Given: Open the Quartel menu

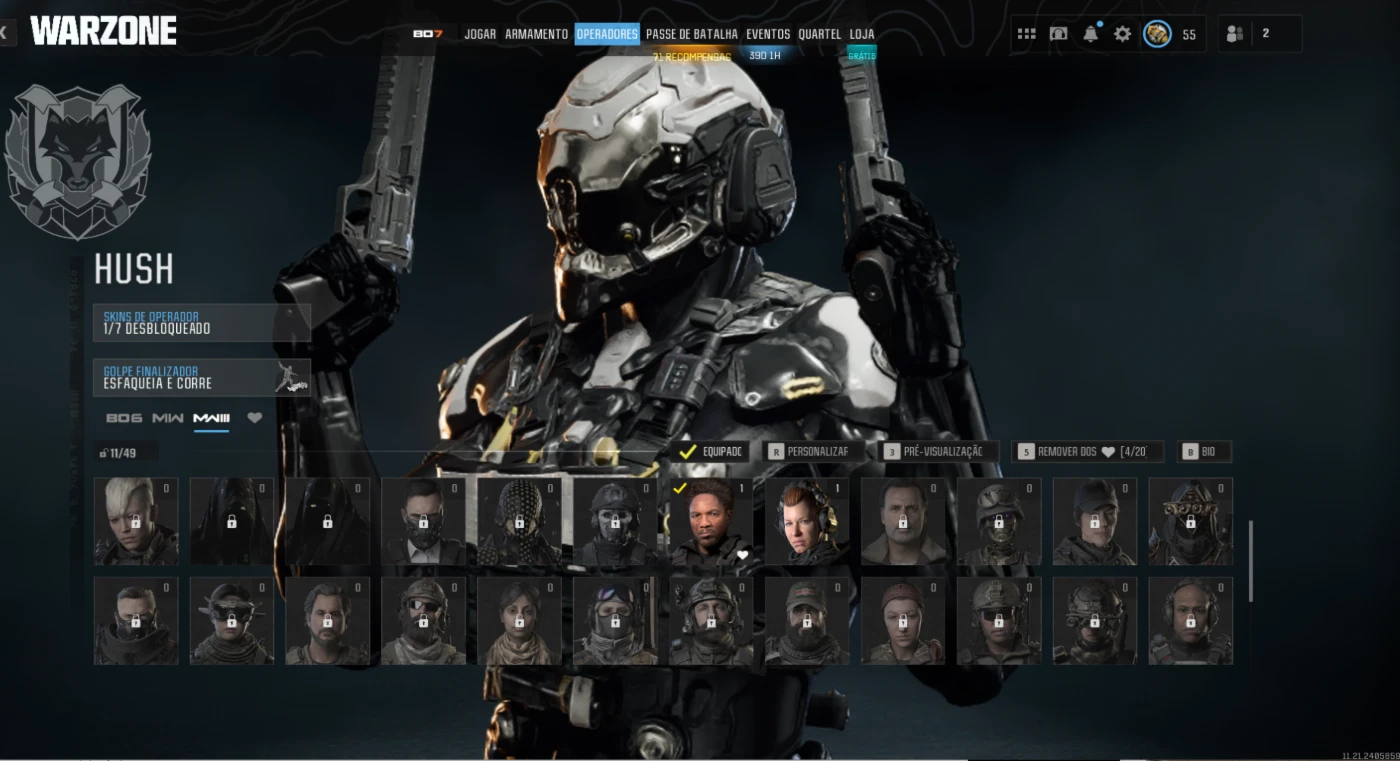Looking at the screenshot, I should click(820, 34).
